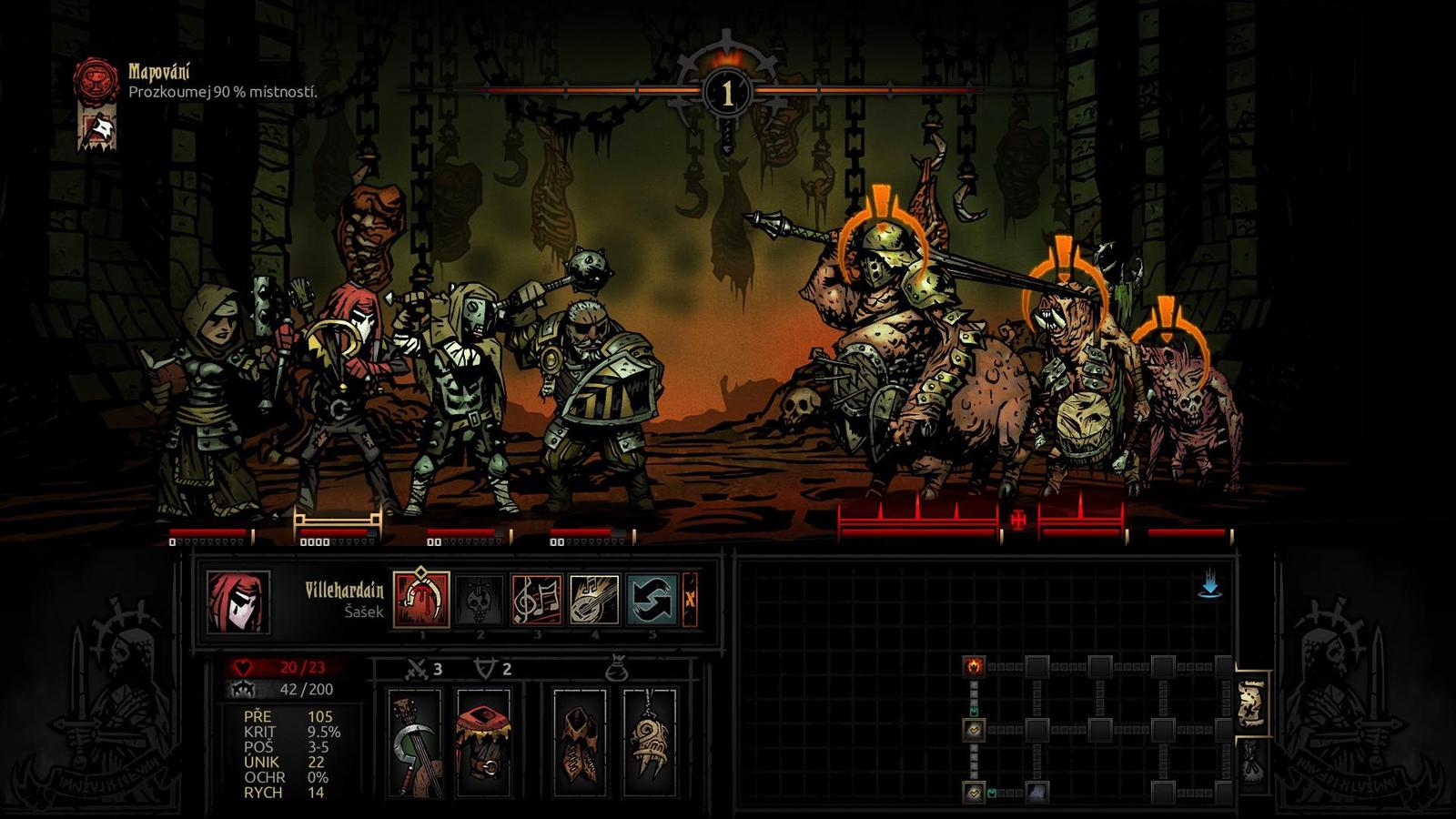This screenshot has width=1456, height=819.
Task: Switch to the map scroll tab
Action: 1252,705
